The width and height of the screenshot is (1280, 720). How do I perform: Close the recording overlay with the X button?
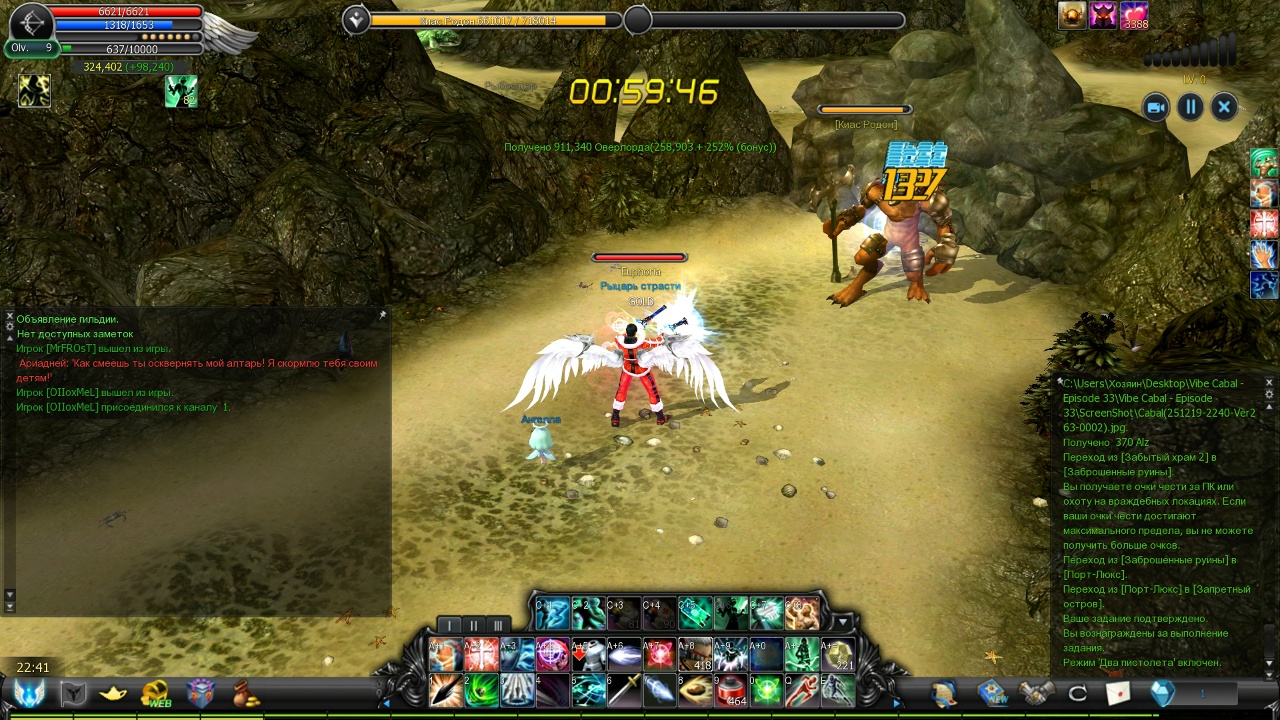[x=1224, y=107]
